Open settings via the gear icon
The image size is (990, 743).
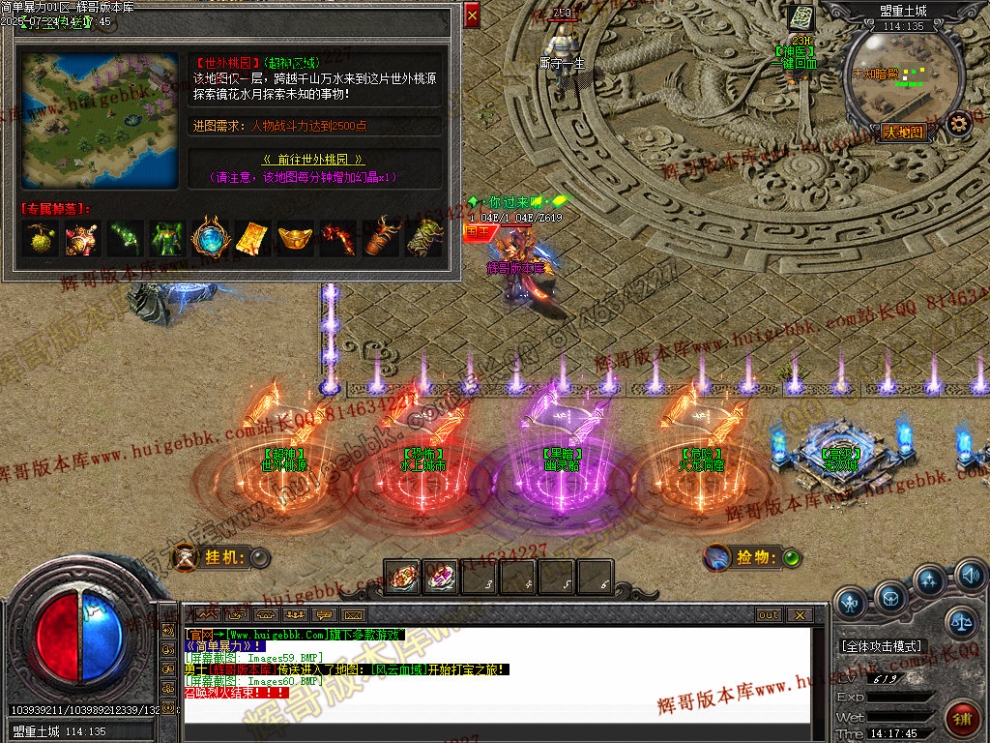point(959,123)
